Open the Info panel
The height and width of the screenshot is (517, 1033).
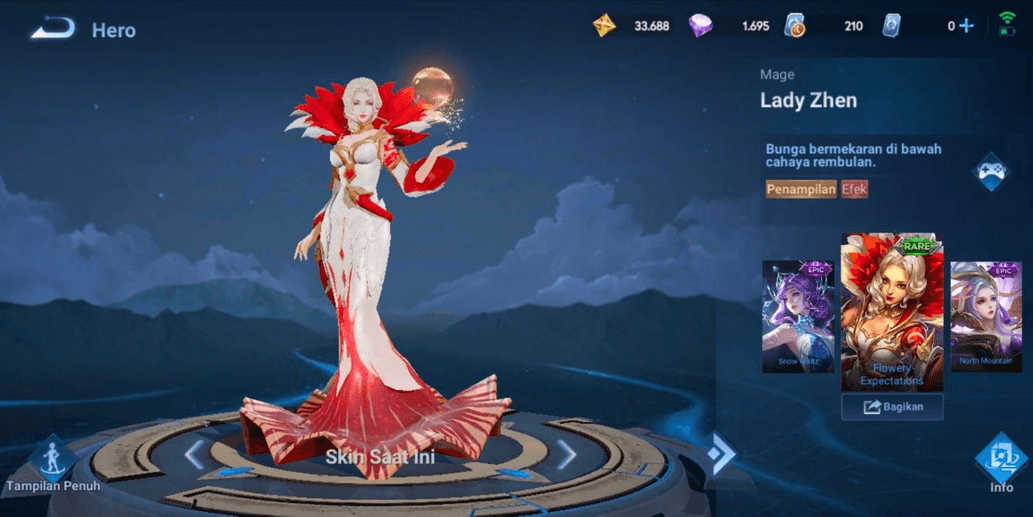1001,463
